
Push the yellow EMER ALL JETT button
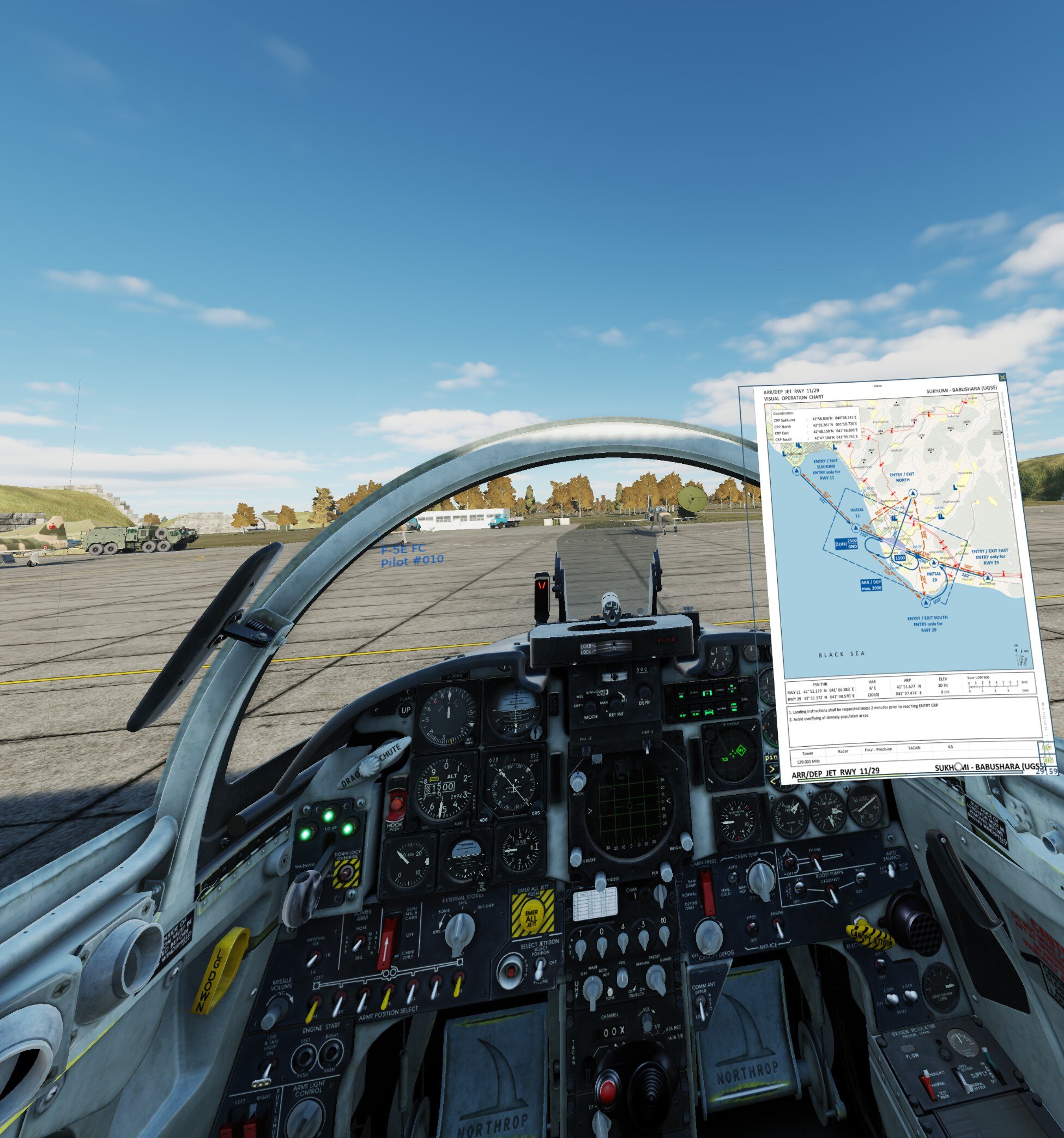tap(533, 916)
